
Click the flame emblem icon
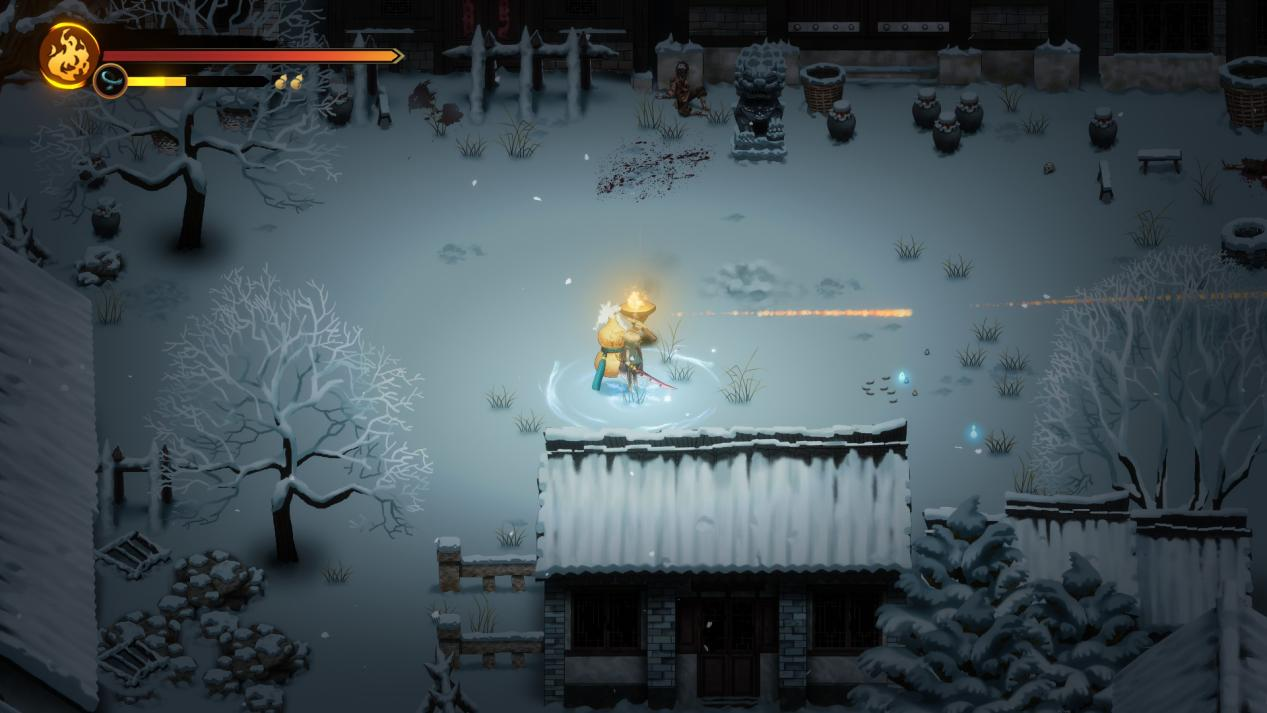tap(69, 56)
